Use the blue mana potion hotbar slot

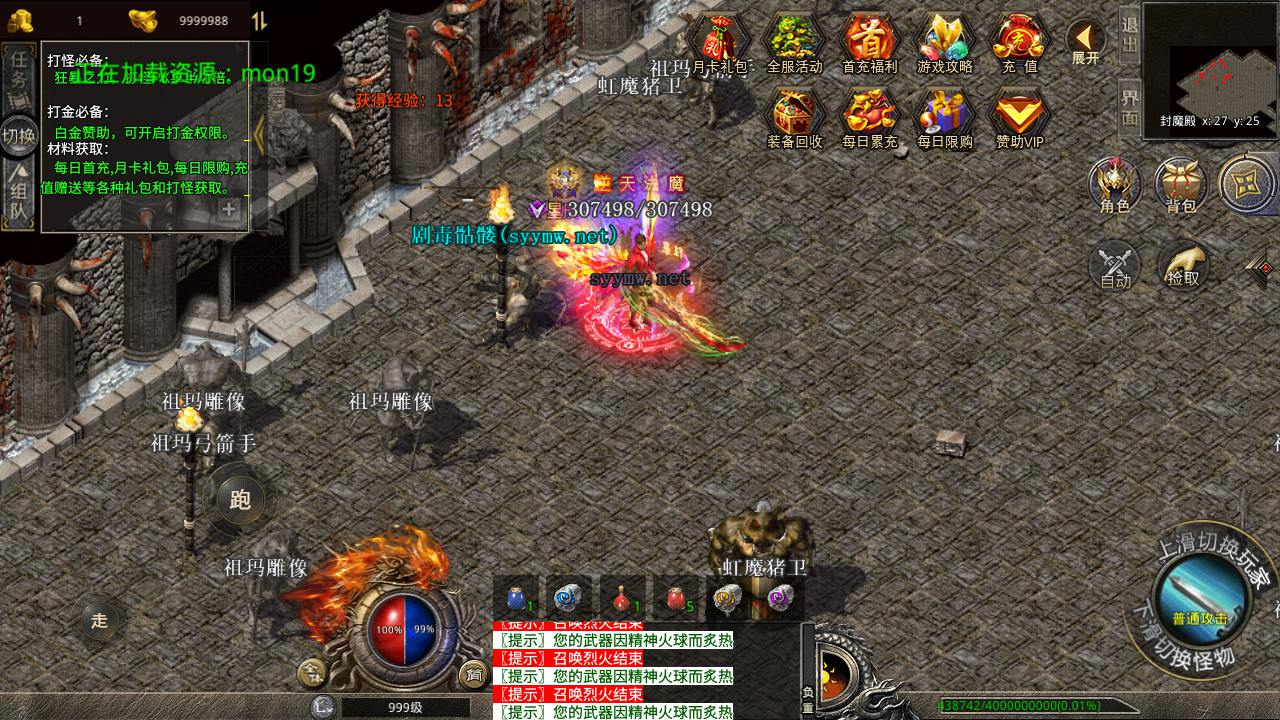coord(516,598)
